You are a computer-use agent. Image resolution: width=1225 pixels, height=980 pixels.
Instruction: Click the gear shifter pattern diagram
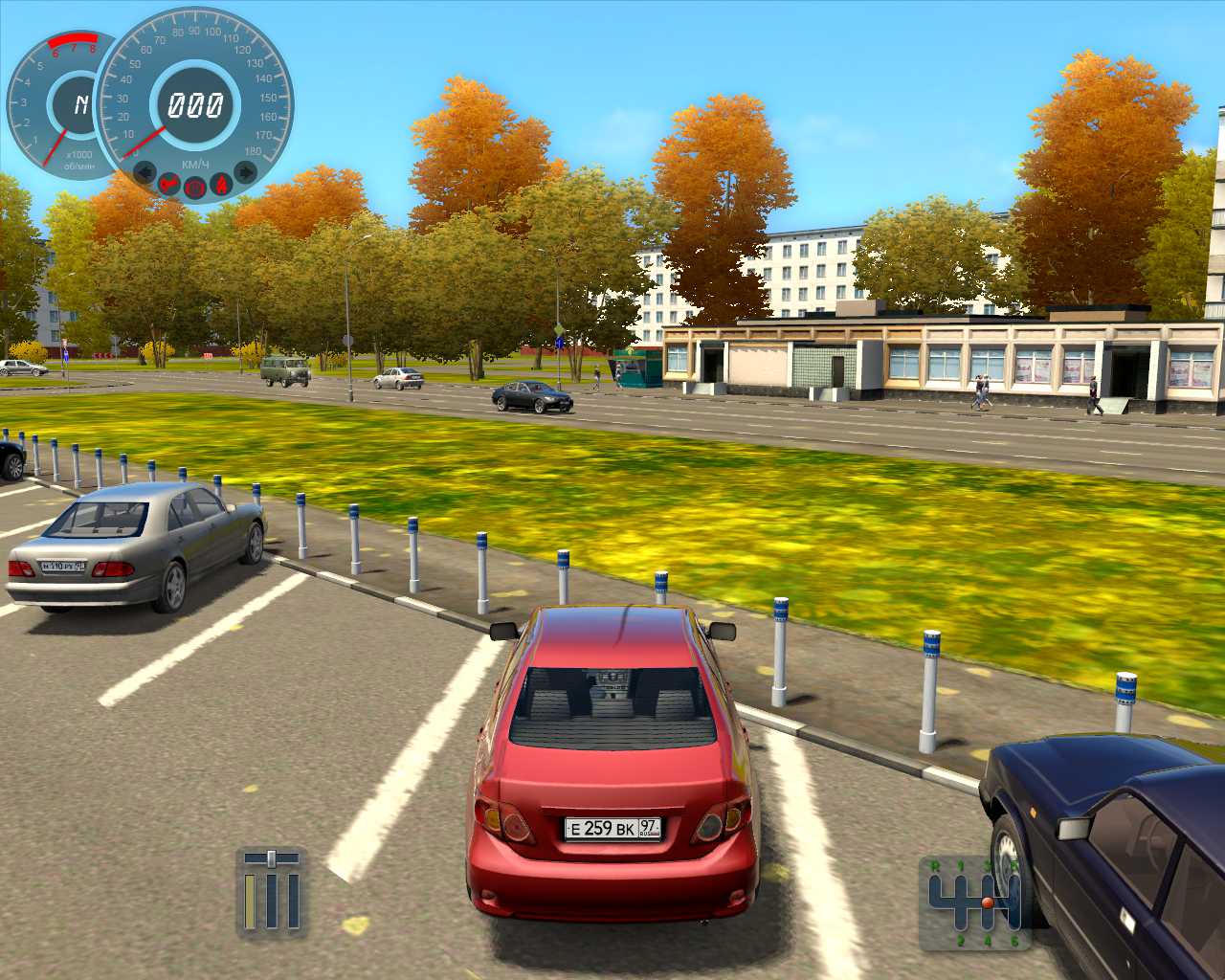(974, 902)
